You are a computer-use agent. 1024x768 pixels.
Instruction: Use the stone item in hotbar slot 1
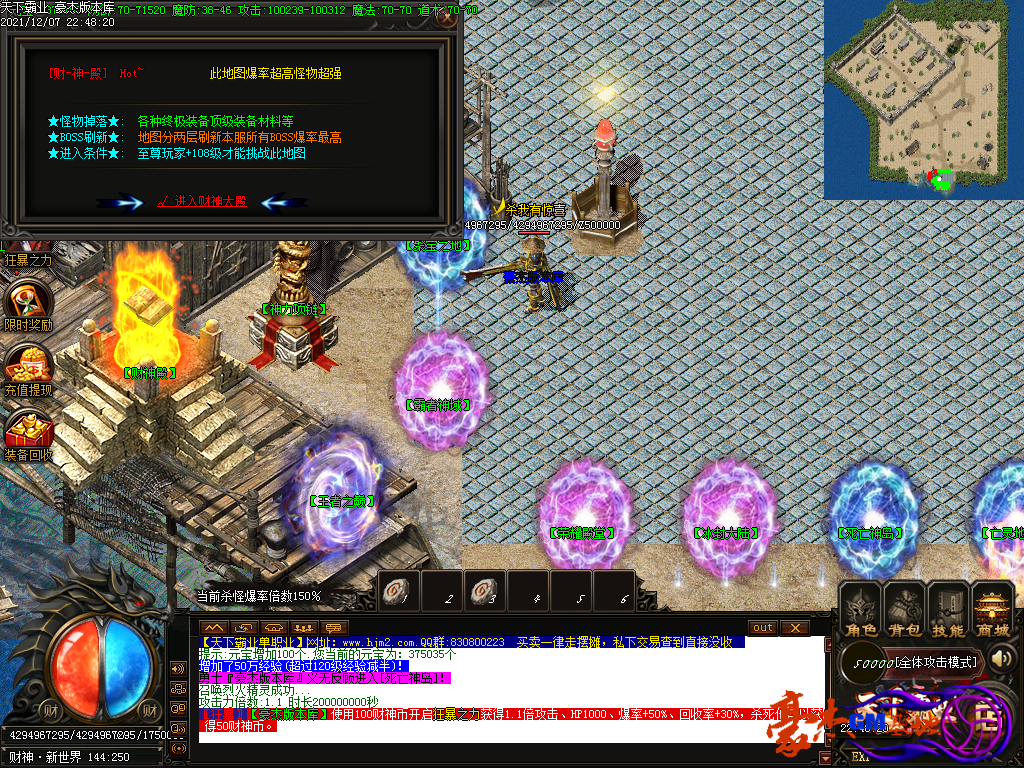point(394,591)
